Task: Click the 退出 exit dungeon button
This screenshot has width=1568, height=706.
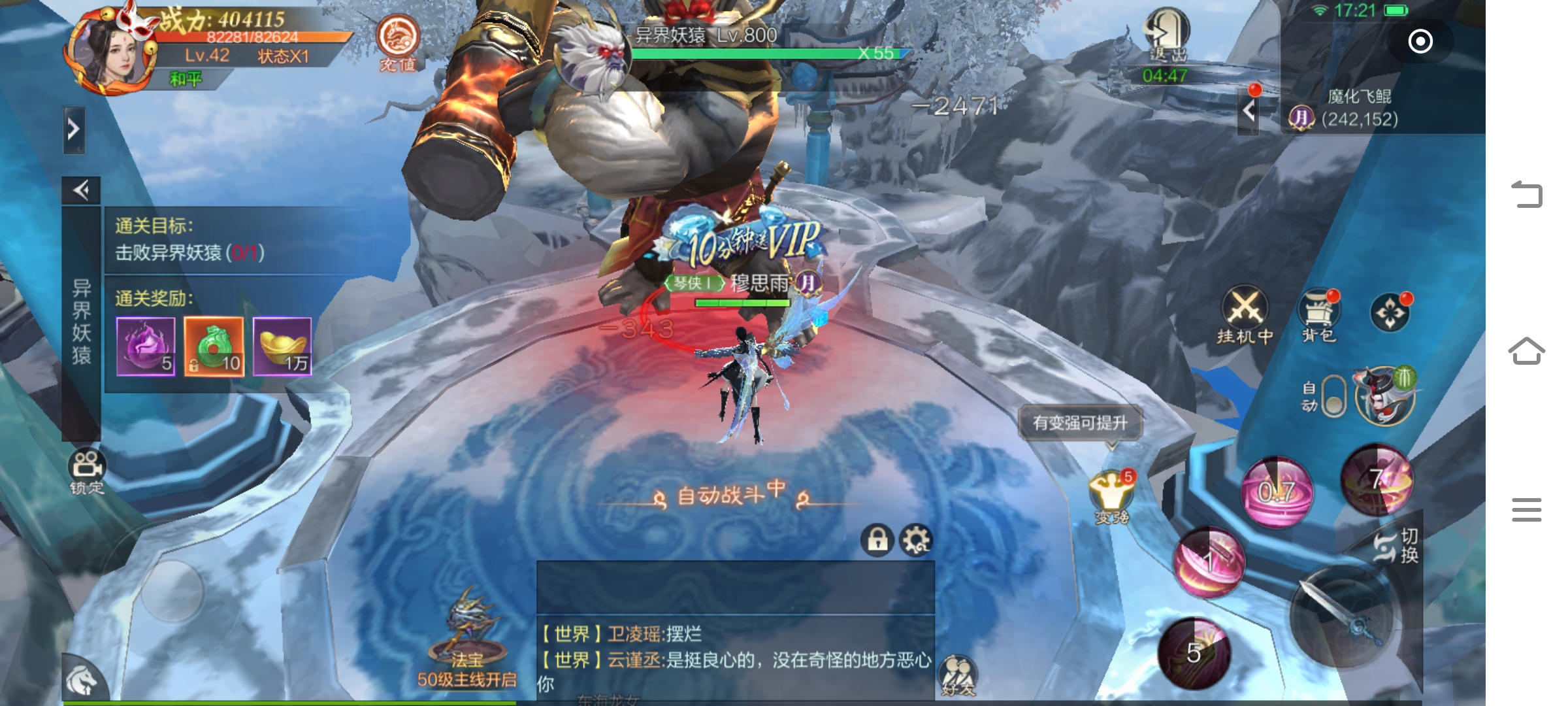Action: click(1166, 36)
